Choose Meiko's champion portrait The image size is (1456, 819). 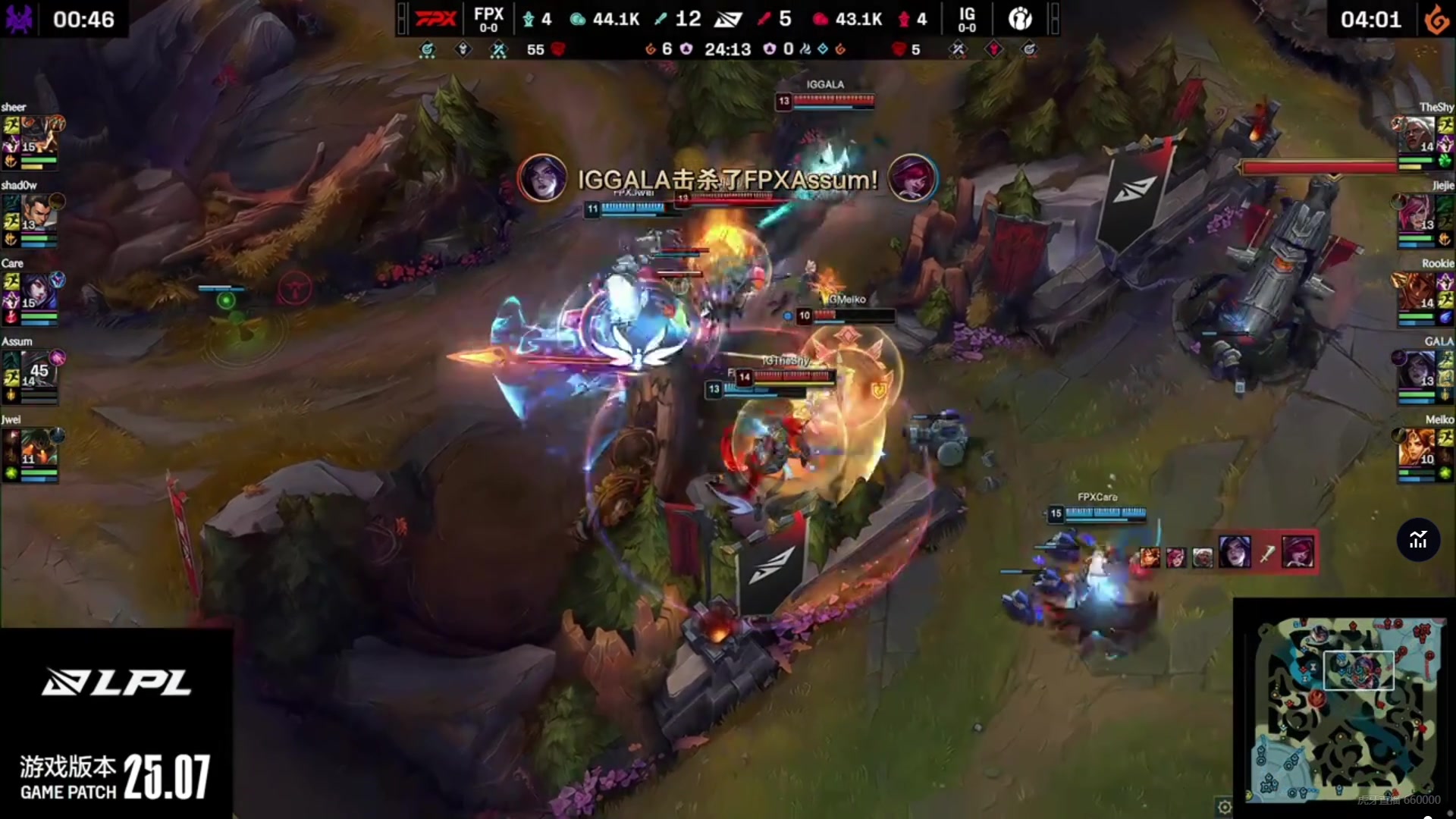point(1417,447)
